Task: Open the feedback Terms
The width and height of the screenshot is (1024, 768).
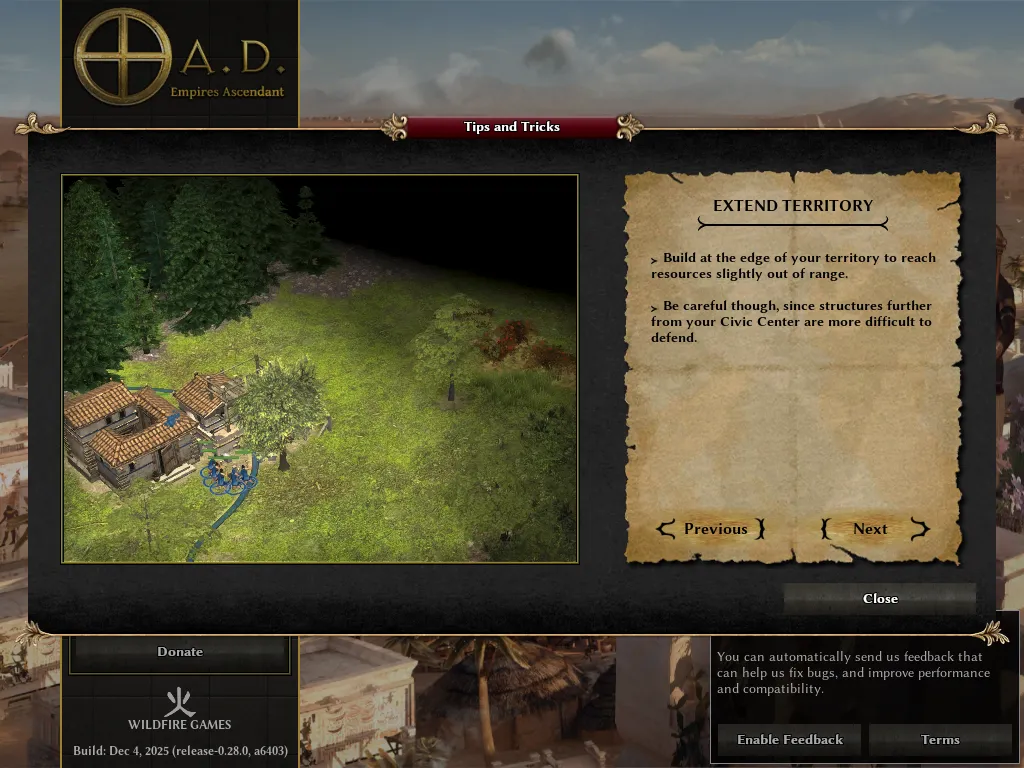Action: (939, 740)
